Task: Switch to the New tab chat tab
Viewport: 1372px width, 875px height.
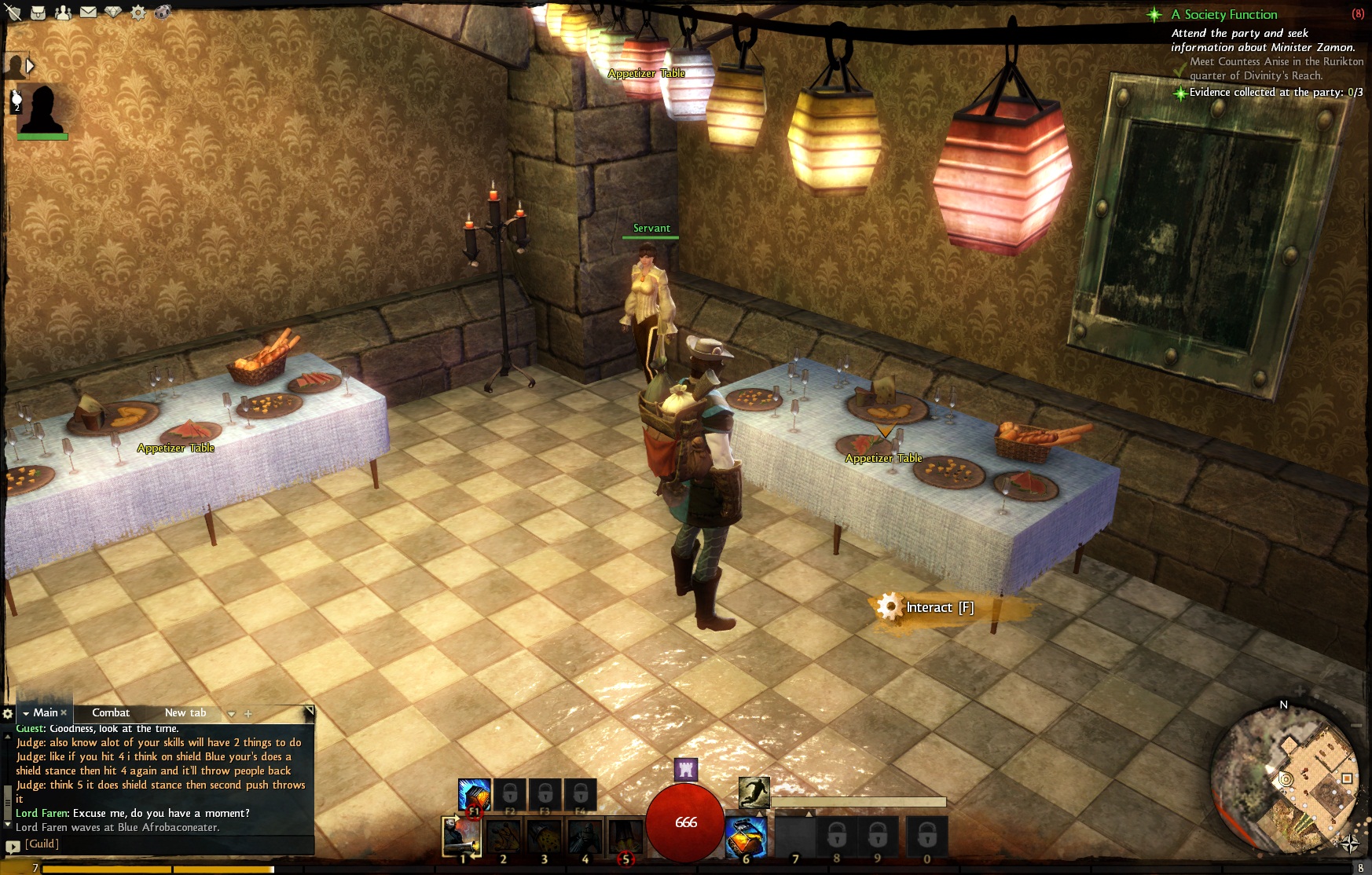Action: coord(185,712)
